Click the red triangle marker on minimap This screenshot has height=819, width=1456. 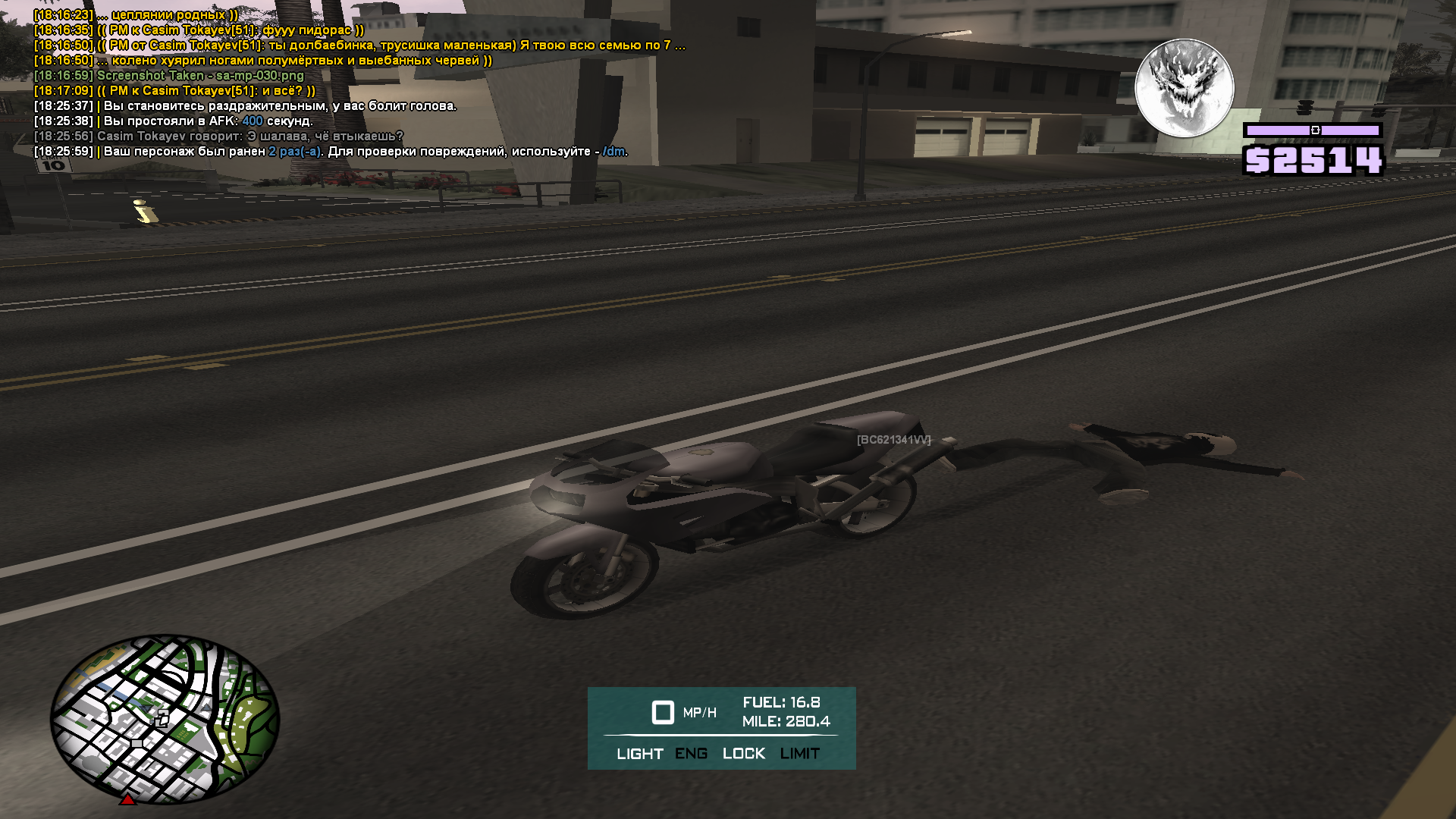pos(128,799)
